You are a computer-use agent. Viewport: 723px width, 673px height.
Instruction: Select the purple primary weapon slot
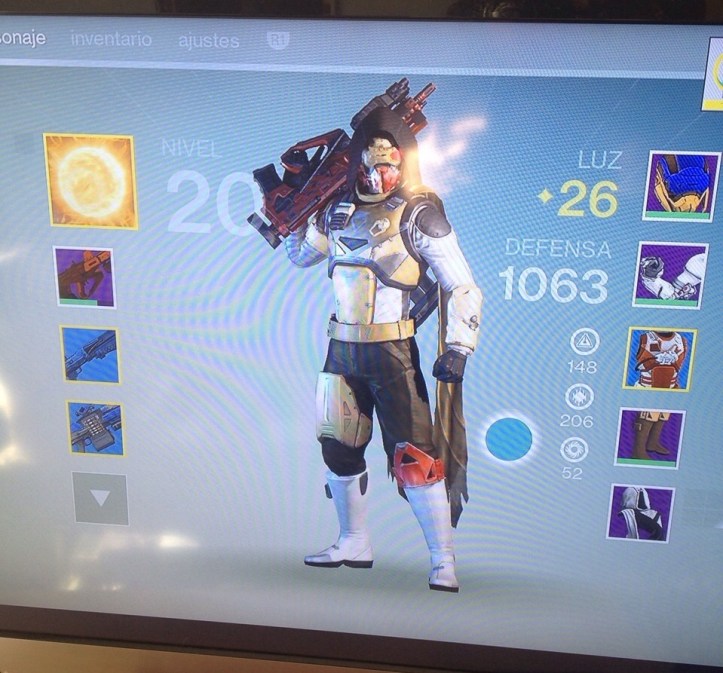(x=84, y=277)
